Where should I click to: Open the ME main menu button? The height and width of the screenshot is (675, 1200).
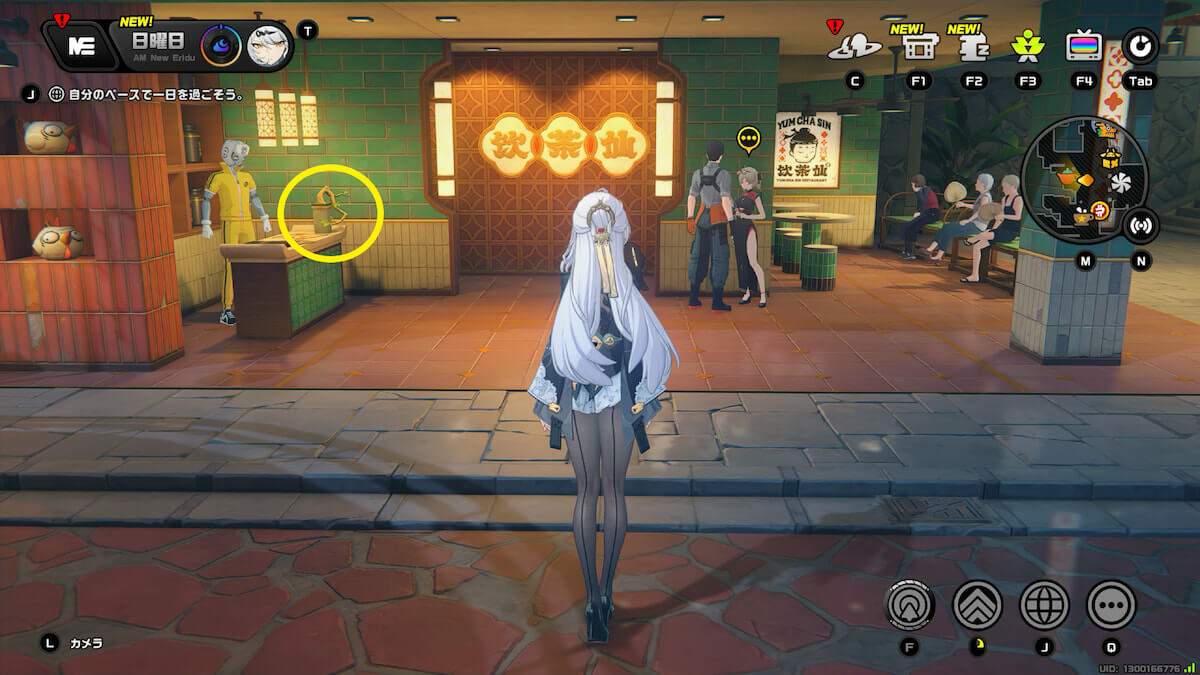click(82, 45)
